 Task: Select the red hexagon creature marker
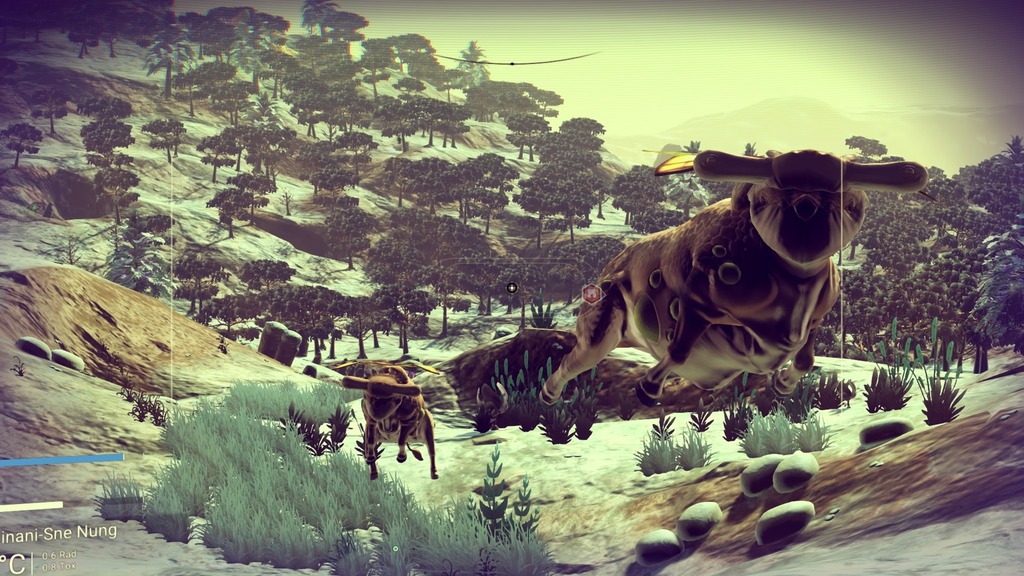tap(591, 293)
